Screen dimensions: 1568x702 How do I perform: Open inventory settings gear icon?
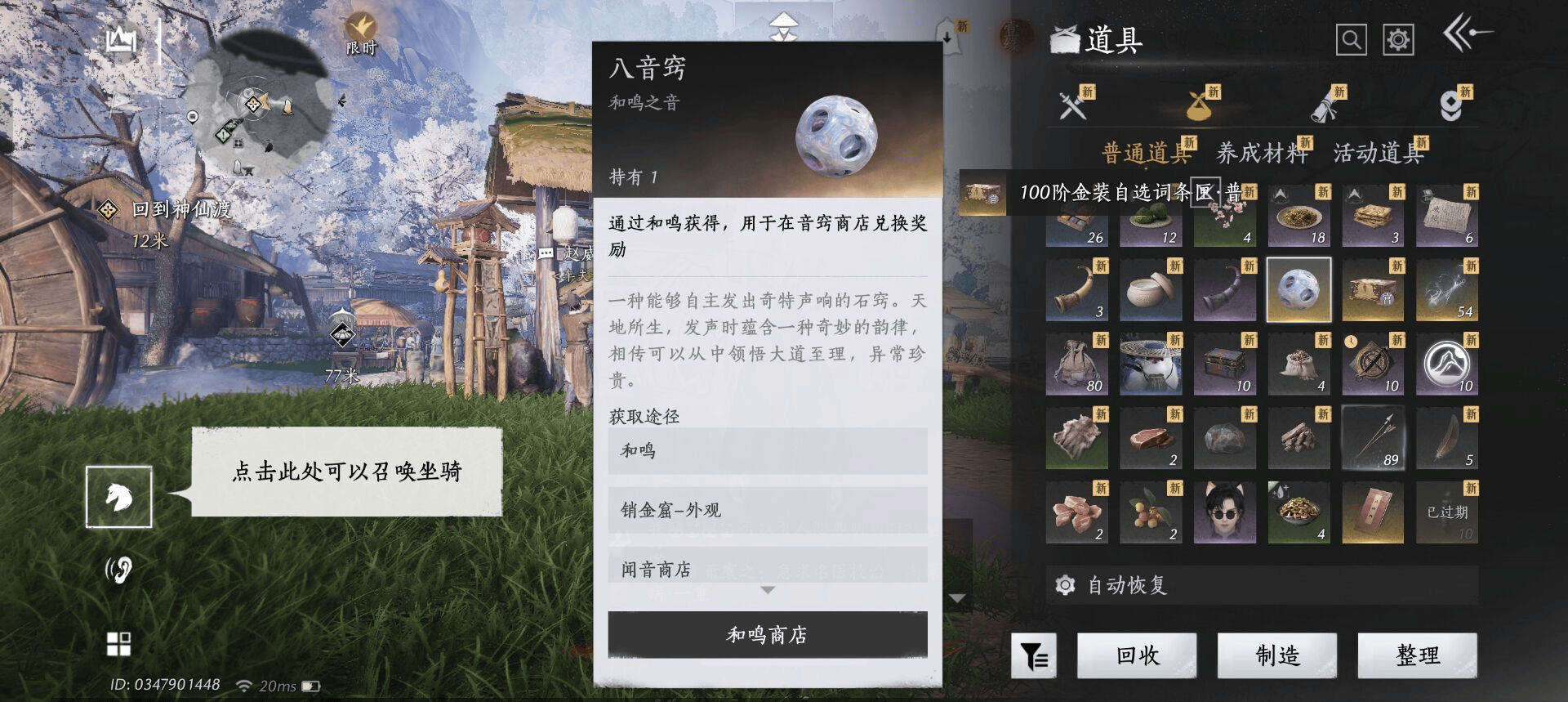coord(1397,39)
